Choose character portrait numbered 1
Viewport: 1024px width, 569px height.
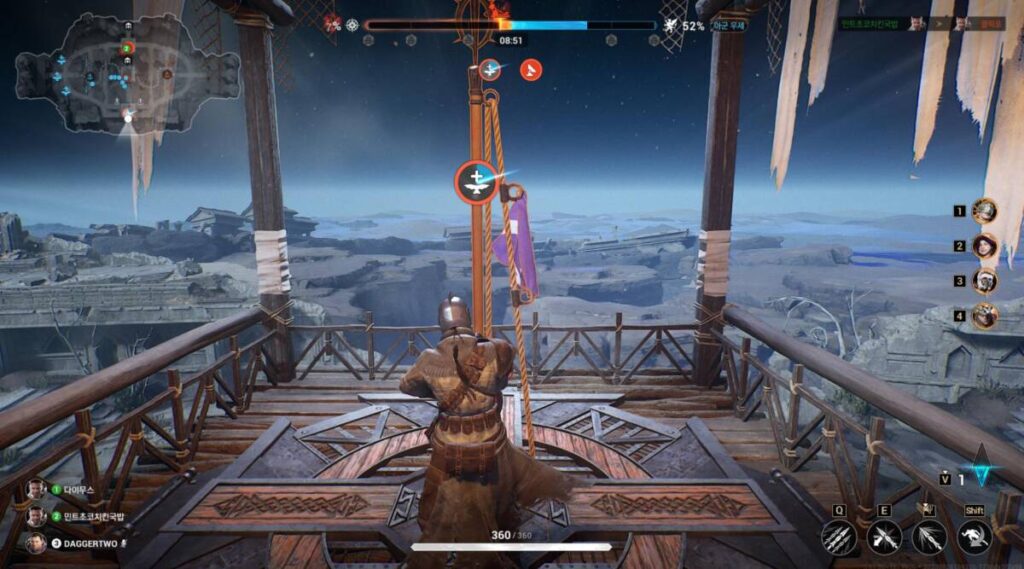985,211
